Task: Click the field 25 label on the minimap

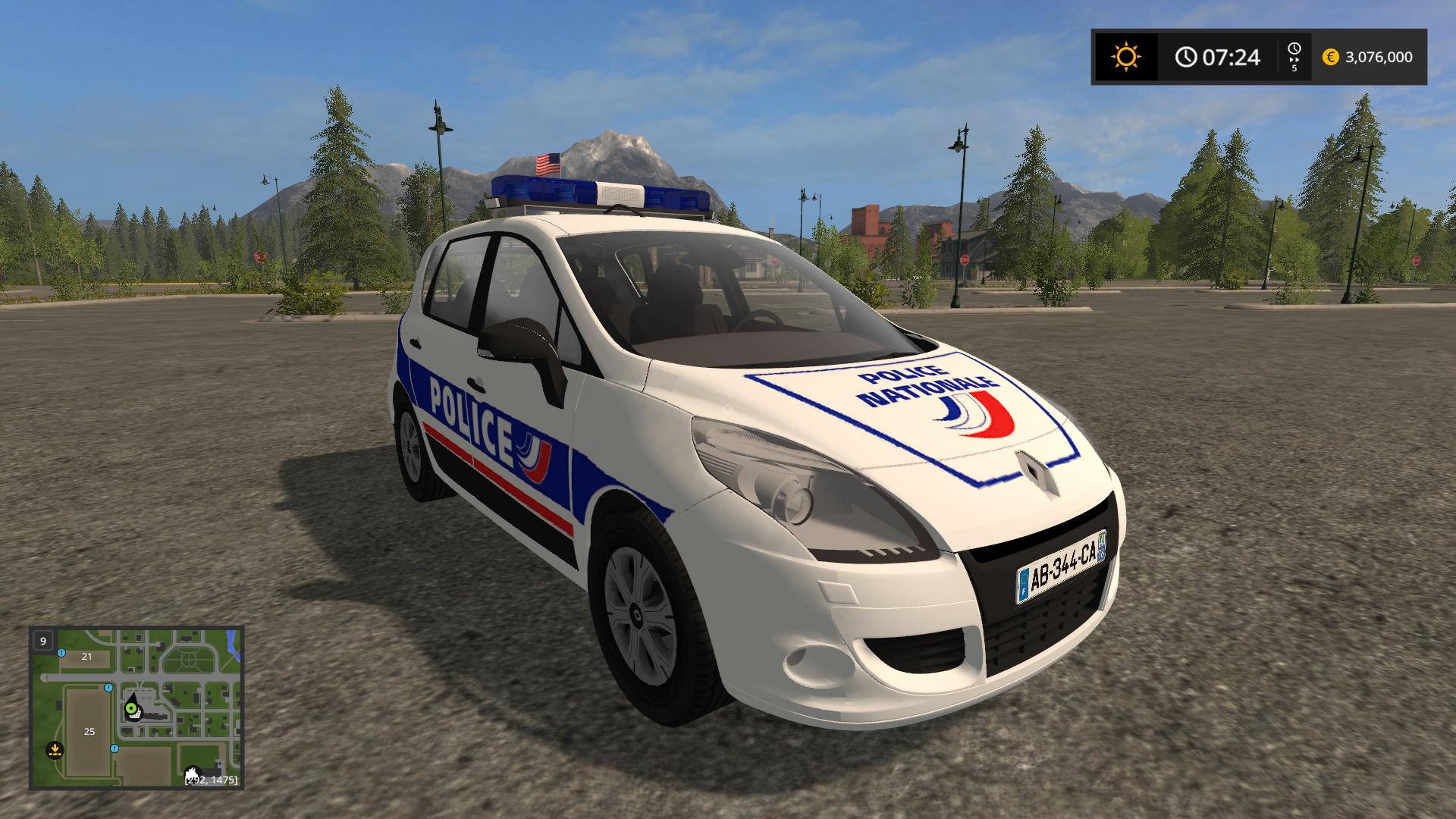Action: click(x=89, y=732)
